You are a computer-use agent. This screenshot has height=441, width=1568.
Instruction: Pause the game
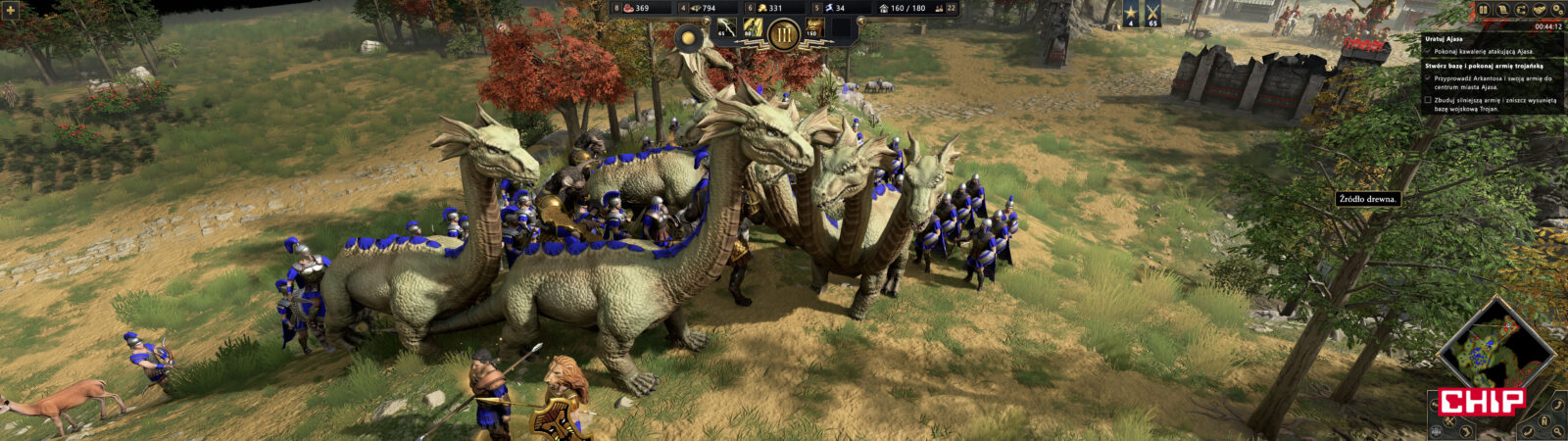click(1483, 10)
